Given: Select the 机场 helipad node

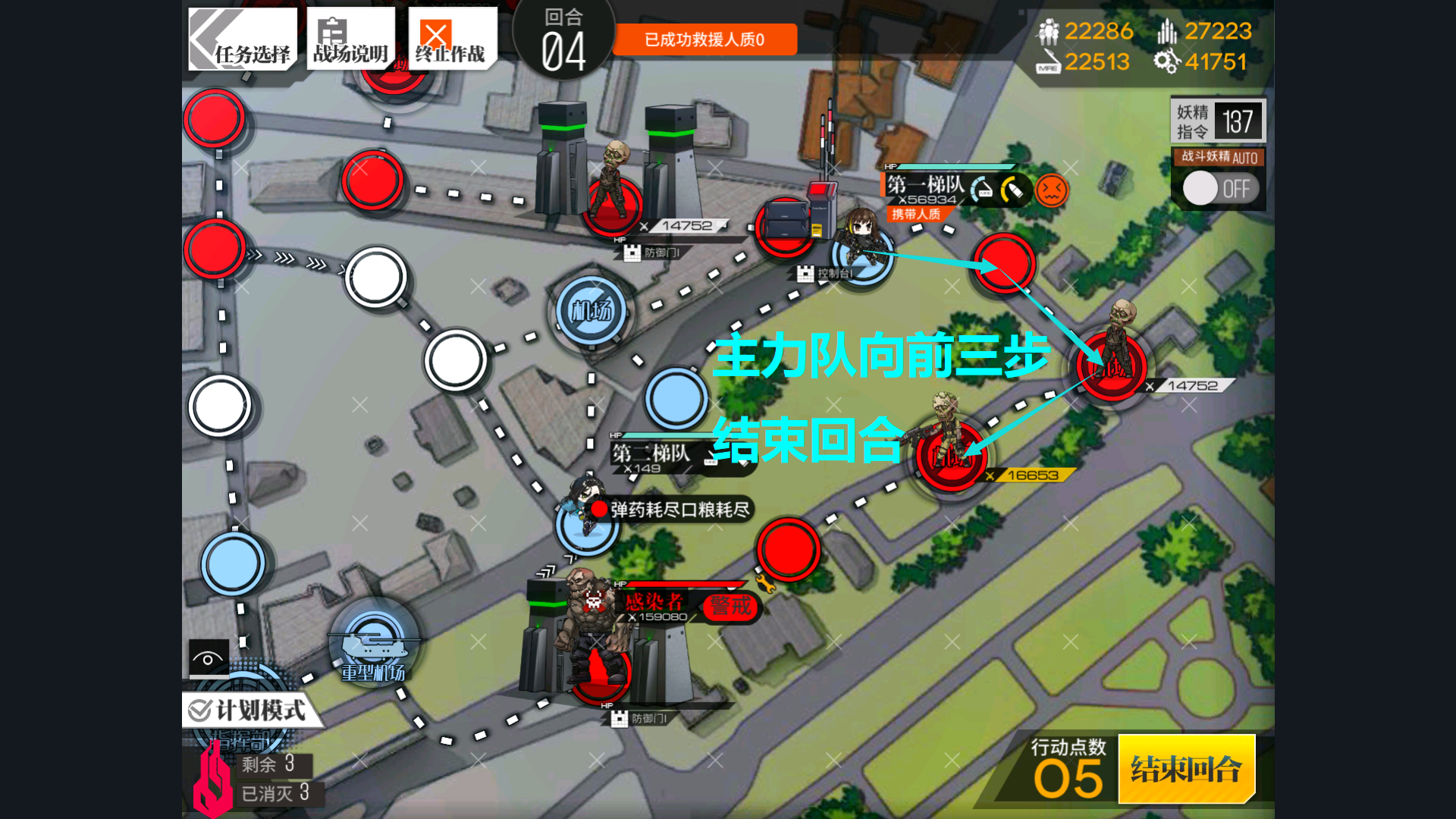Looking at the screenshot, I should (x=591, y=310).
